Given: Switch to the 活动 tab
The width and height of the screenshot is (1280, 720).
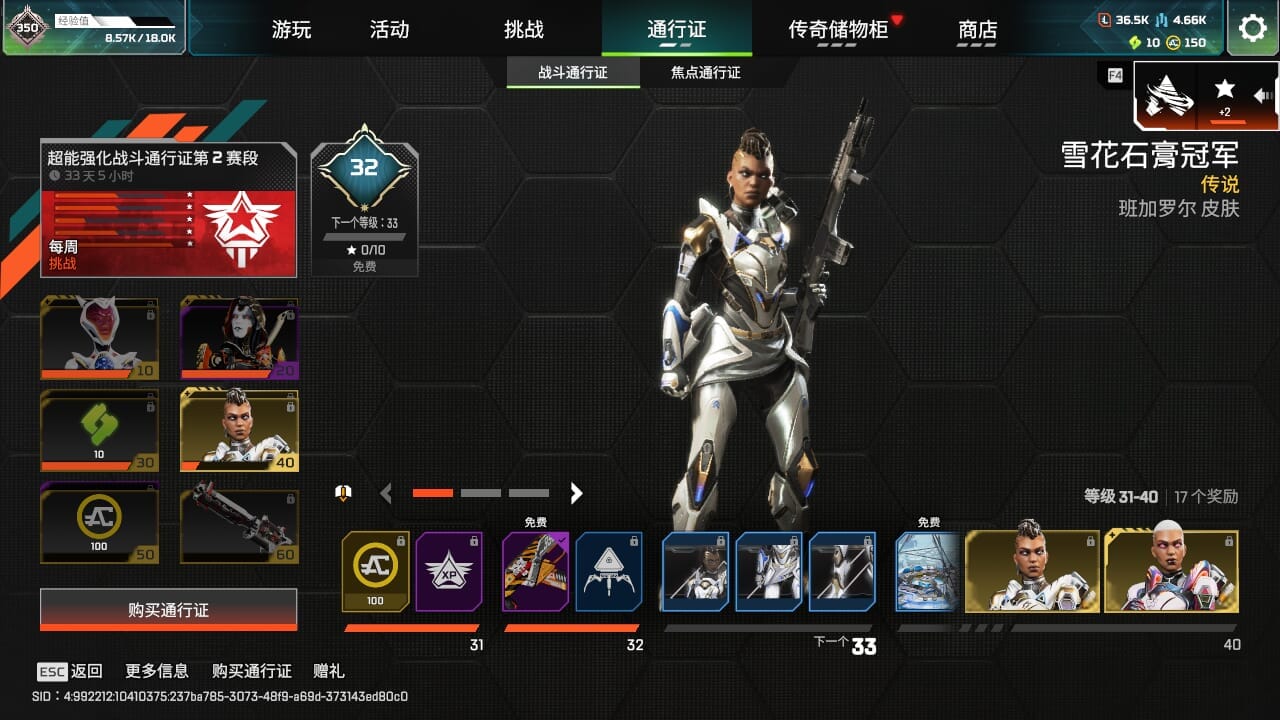Looking at the screenshot, I should click(389, 29).
